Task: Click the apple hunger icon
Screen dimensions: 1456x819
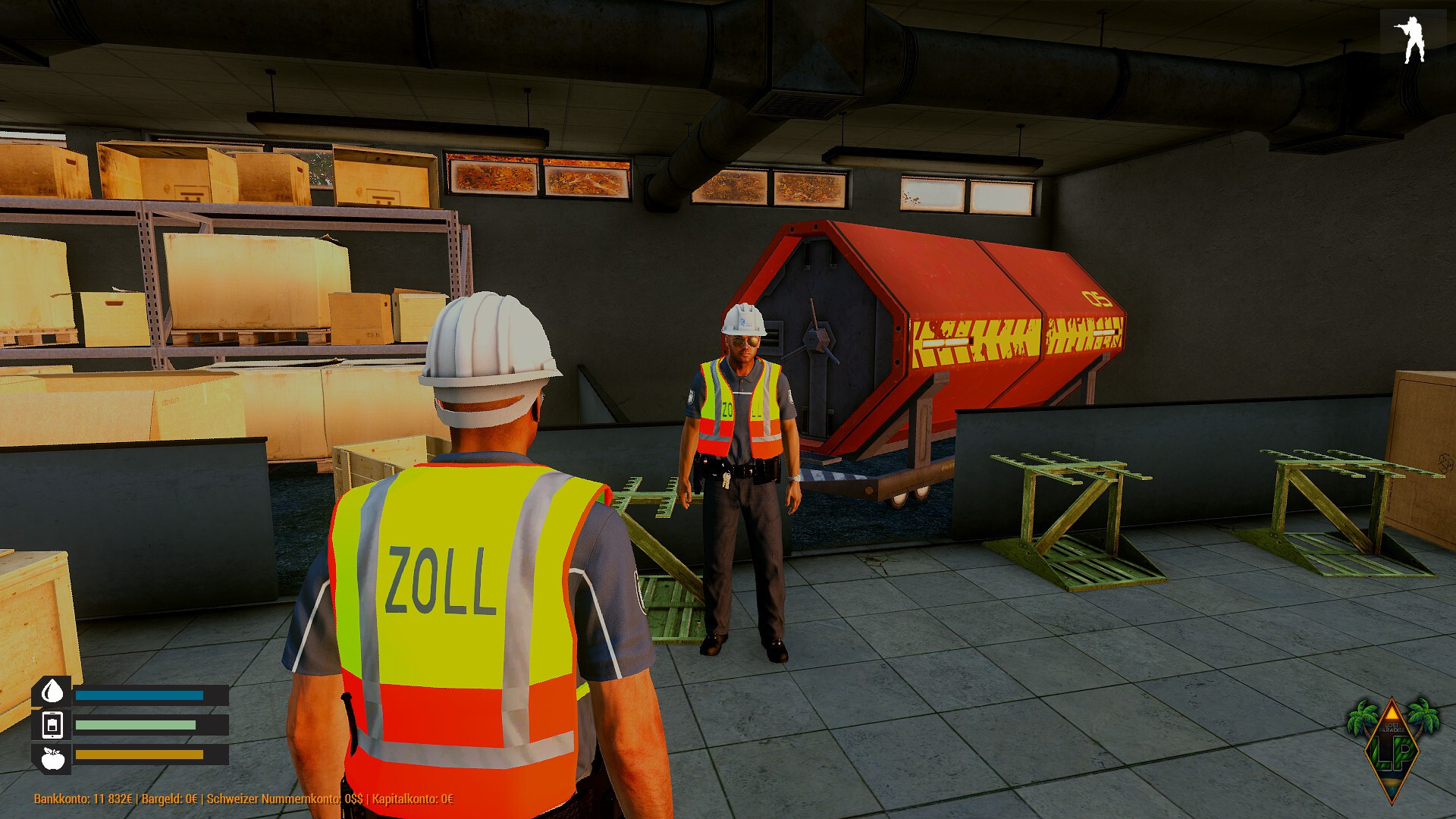Action: 52,758
